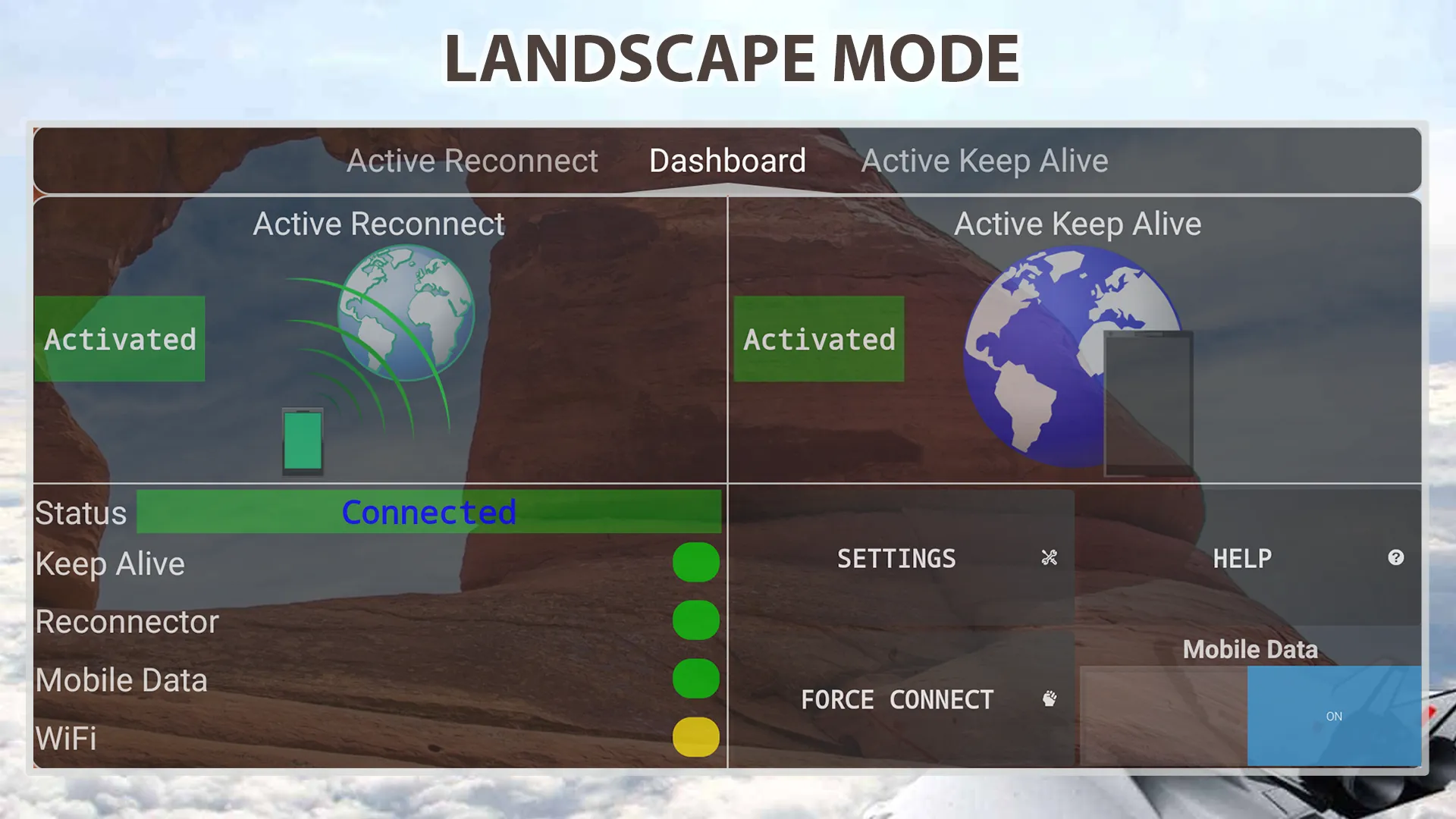Click the Activated badge under Active Reconnect

119,340
